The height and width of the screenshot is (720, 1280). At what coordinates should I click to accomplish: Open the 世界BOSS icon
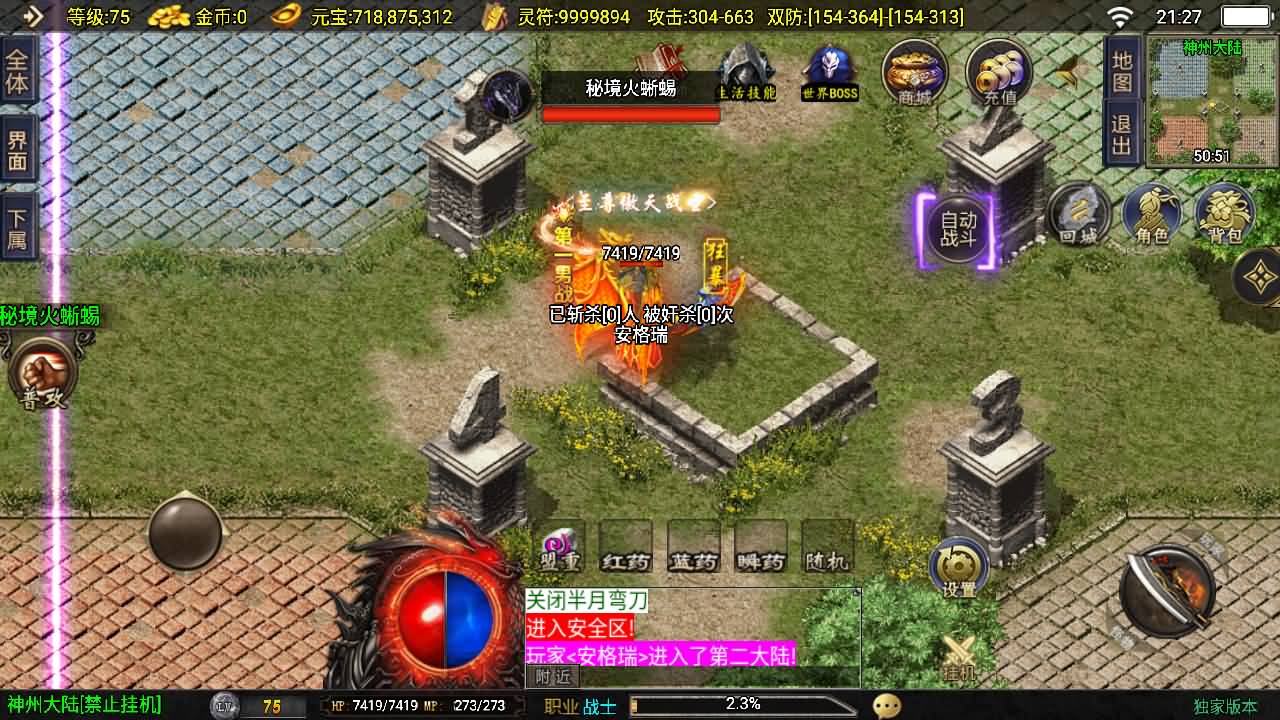828,65
